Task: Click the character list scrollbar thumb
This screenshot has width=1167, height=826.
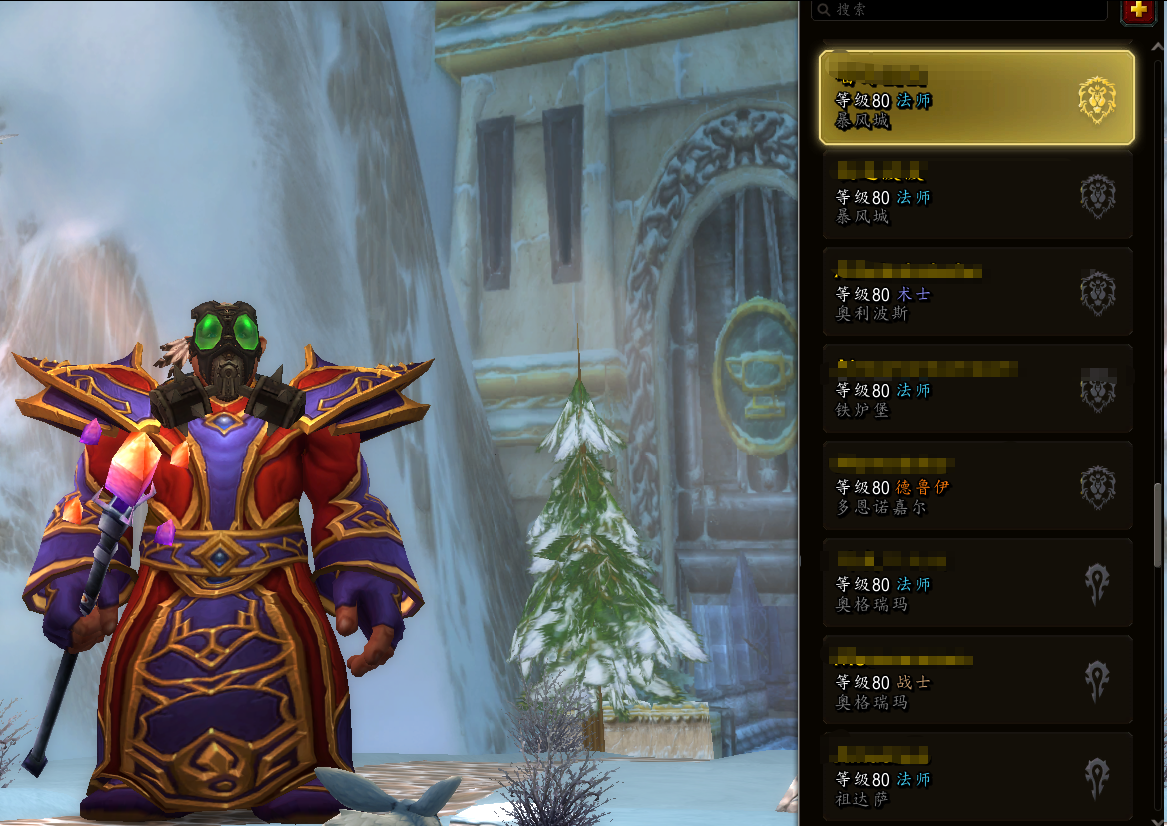Action: (x=1158, y=525)
